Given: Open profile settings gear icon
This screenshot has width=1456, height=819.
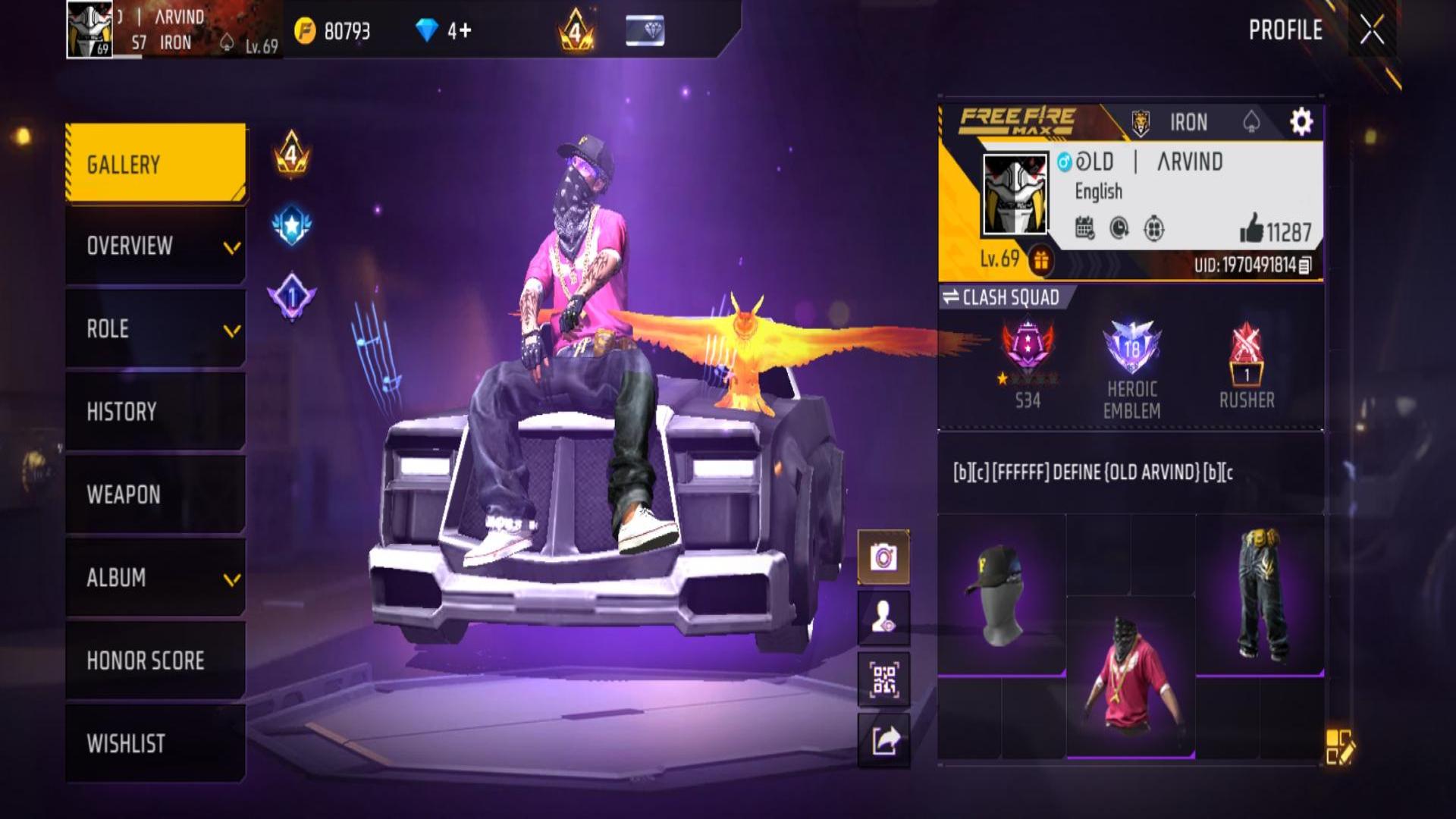Looking at the screenshot, I should tap(1301, 121).
